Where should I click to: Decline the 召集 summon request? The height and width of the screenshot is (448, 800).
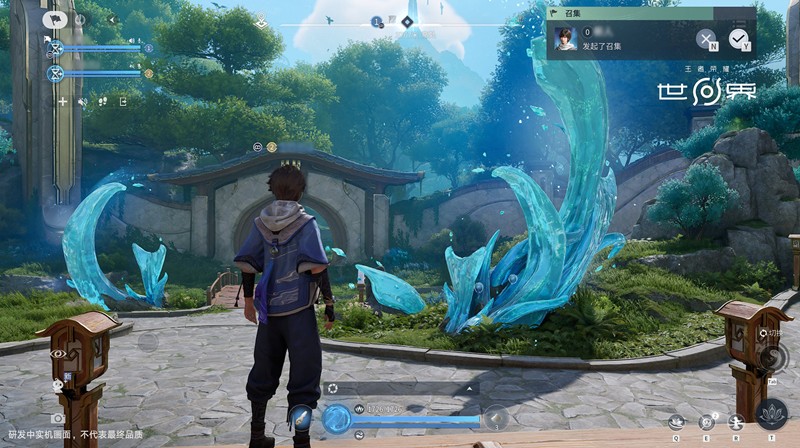coord(706,39)
